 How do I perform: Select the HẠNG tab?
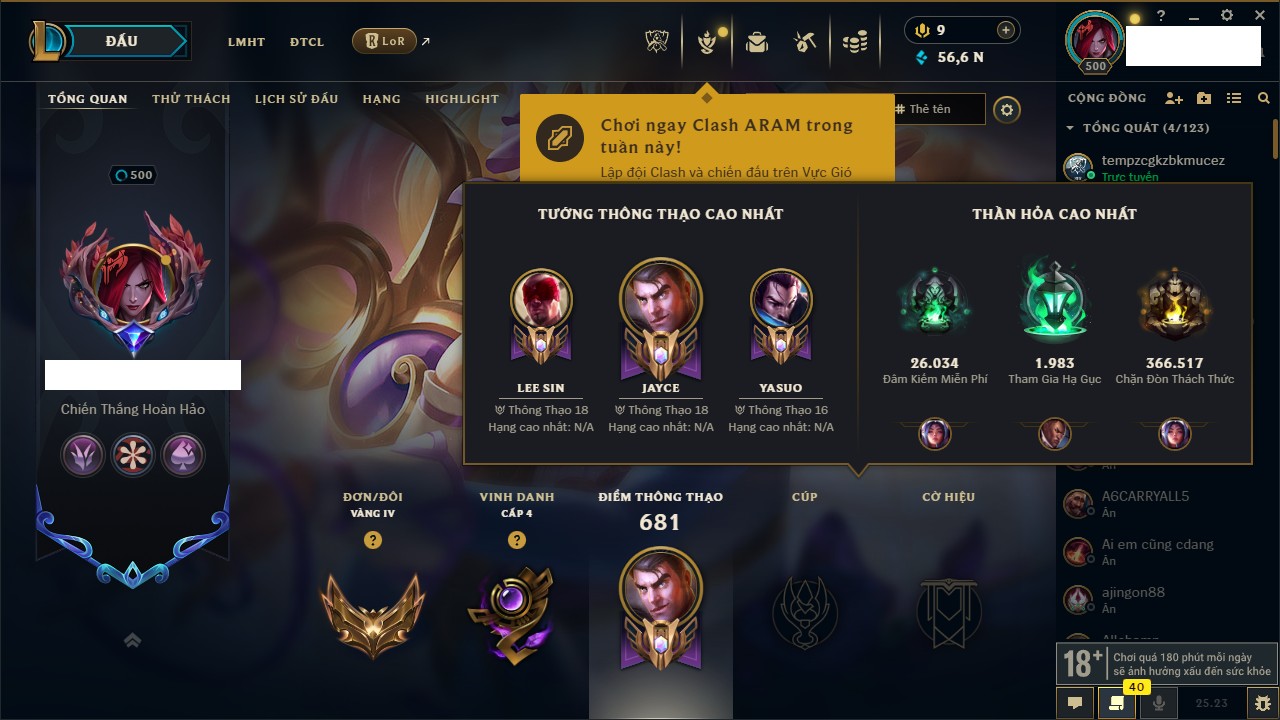click(381, 99)
